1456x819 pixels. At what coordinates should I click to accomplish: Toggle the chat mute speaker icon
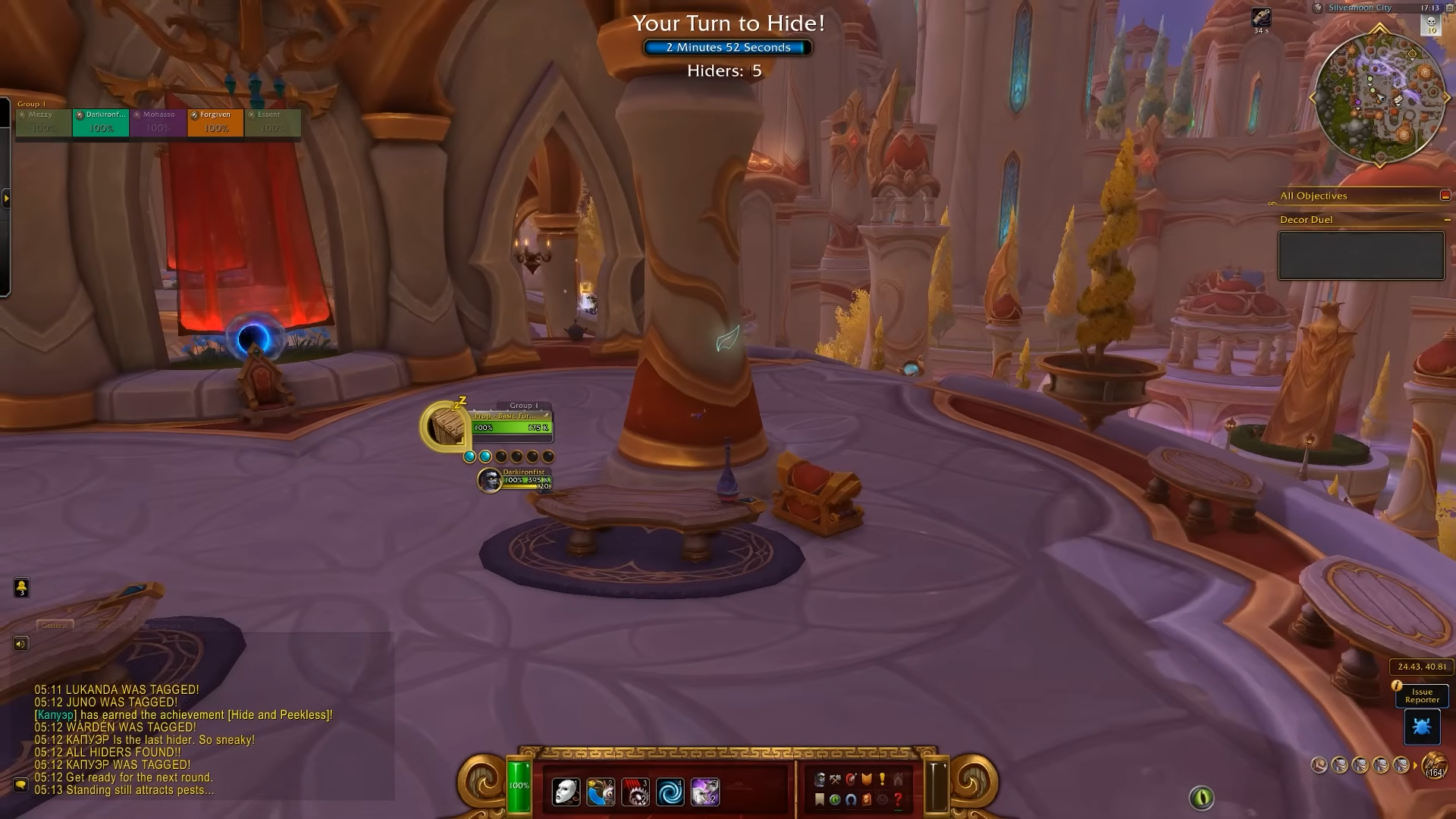[19, 643]
